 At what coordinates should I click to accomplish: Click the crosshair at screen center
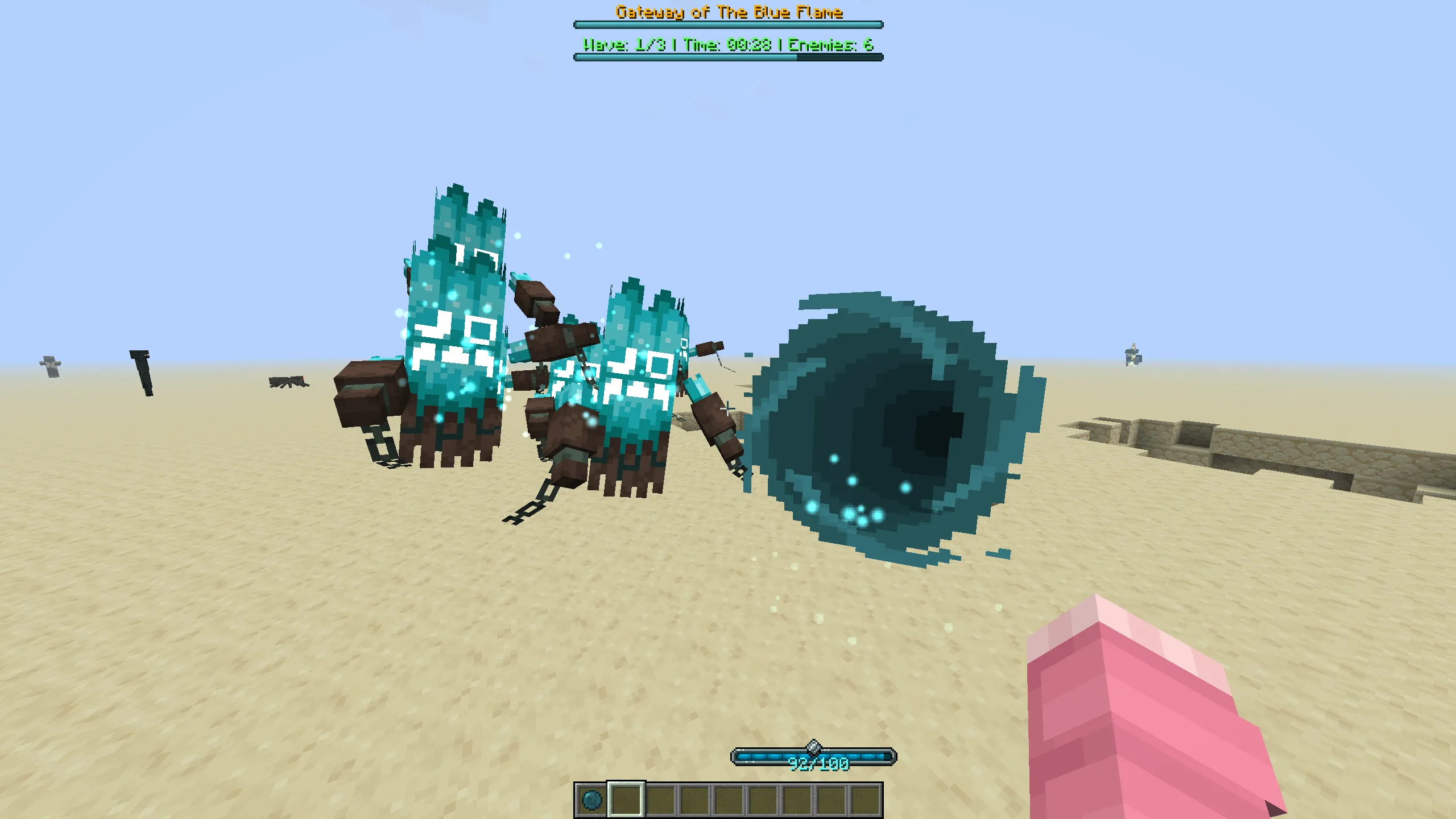[x=728, y=409]
